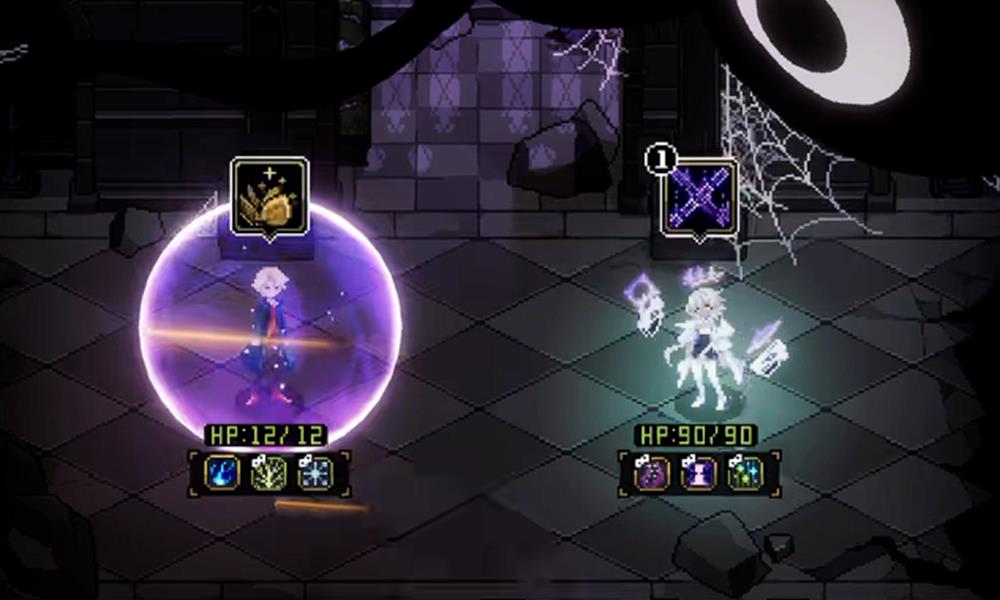1000x600 pixels.
Task: Select the golden glowing fist intent icon
Action: [x=269, y=197]
